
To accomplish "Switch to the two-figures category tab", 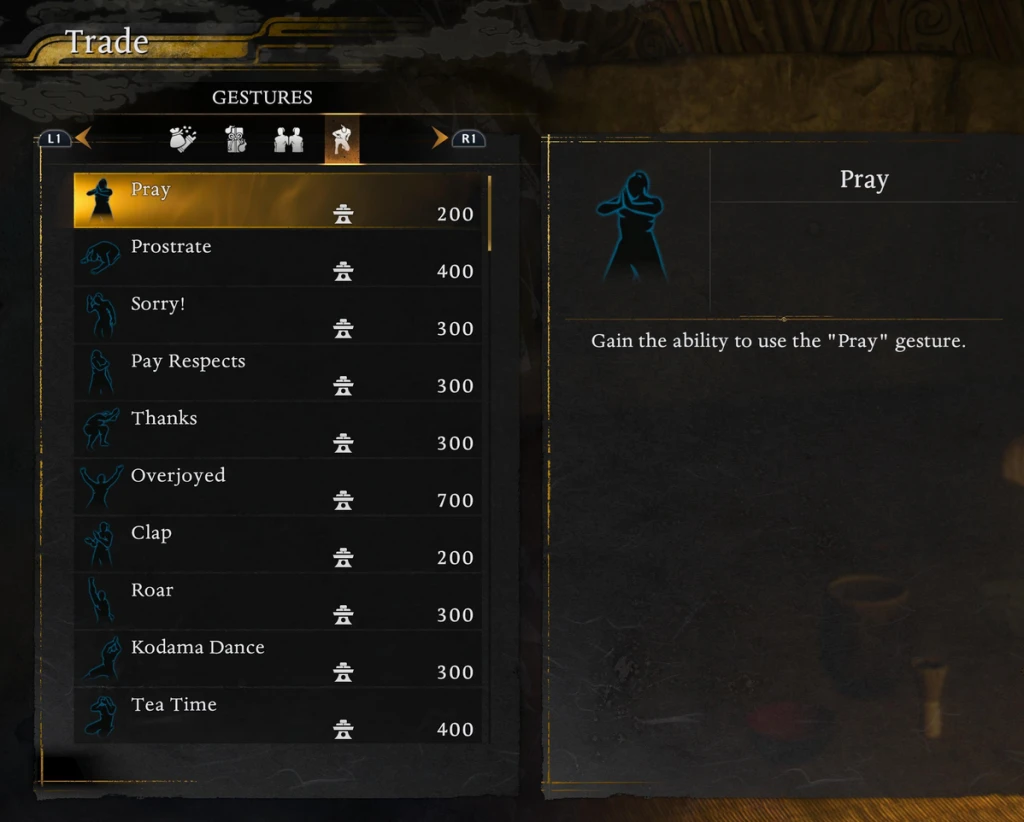I will 289,140.
